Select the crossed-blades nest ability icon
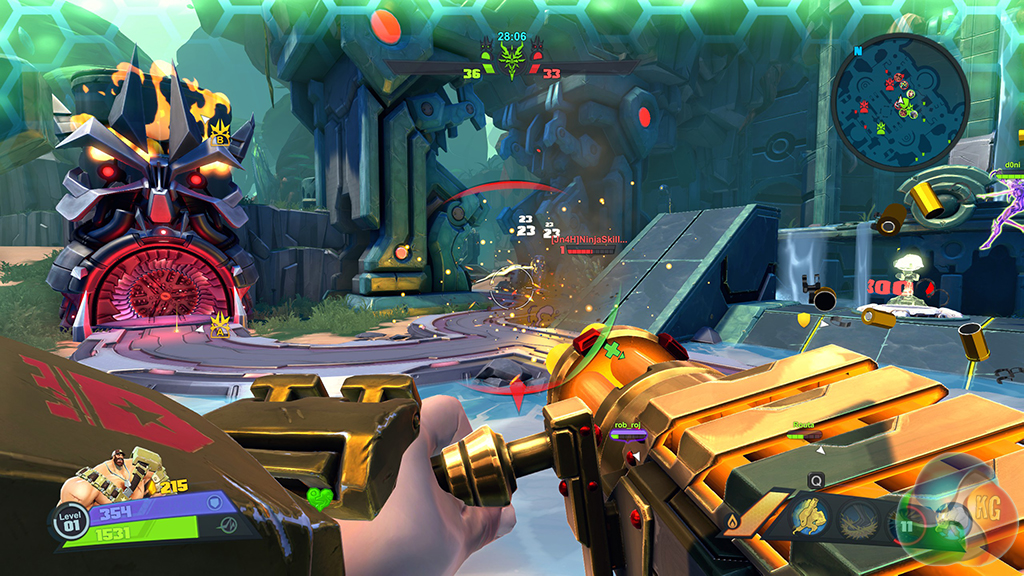Screen dimensions: 1024x576 click(858, 519)
